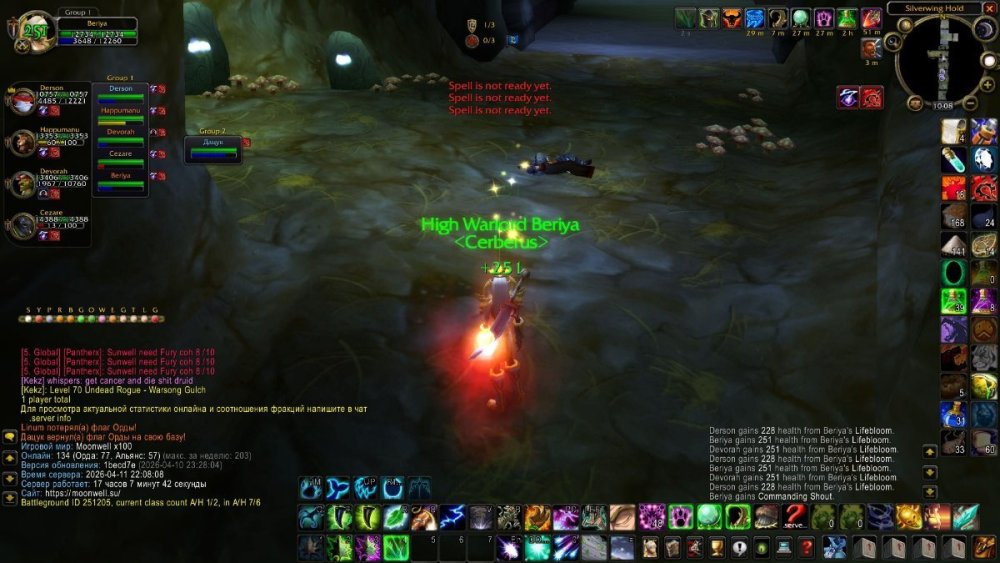Open the yellow speech bubble chat menu
This screenshot has width=1000, height=563.
coord(9,437)
